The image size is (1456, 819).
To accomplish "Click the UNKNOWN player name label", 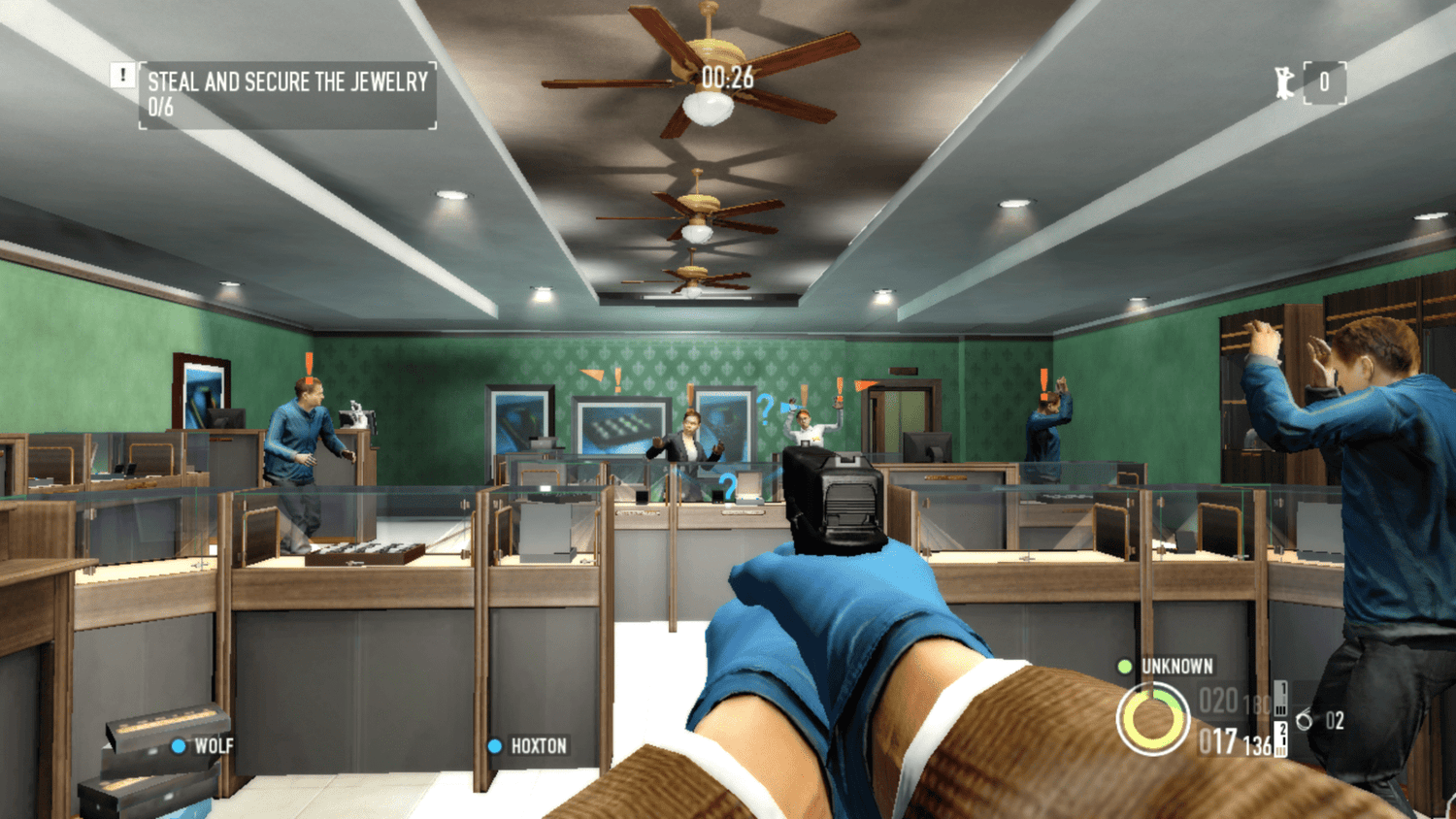I will pyautogui.click(x=1176, y=666).
